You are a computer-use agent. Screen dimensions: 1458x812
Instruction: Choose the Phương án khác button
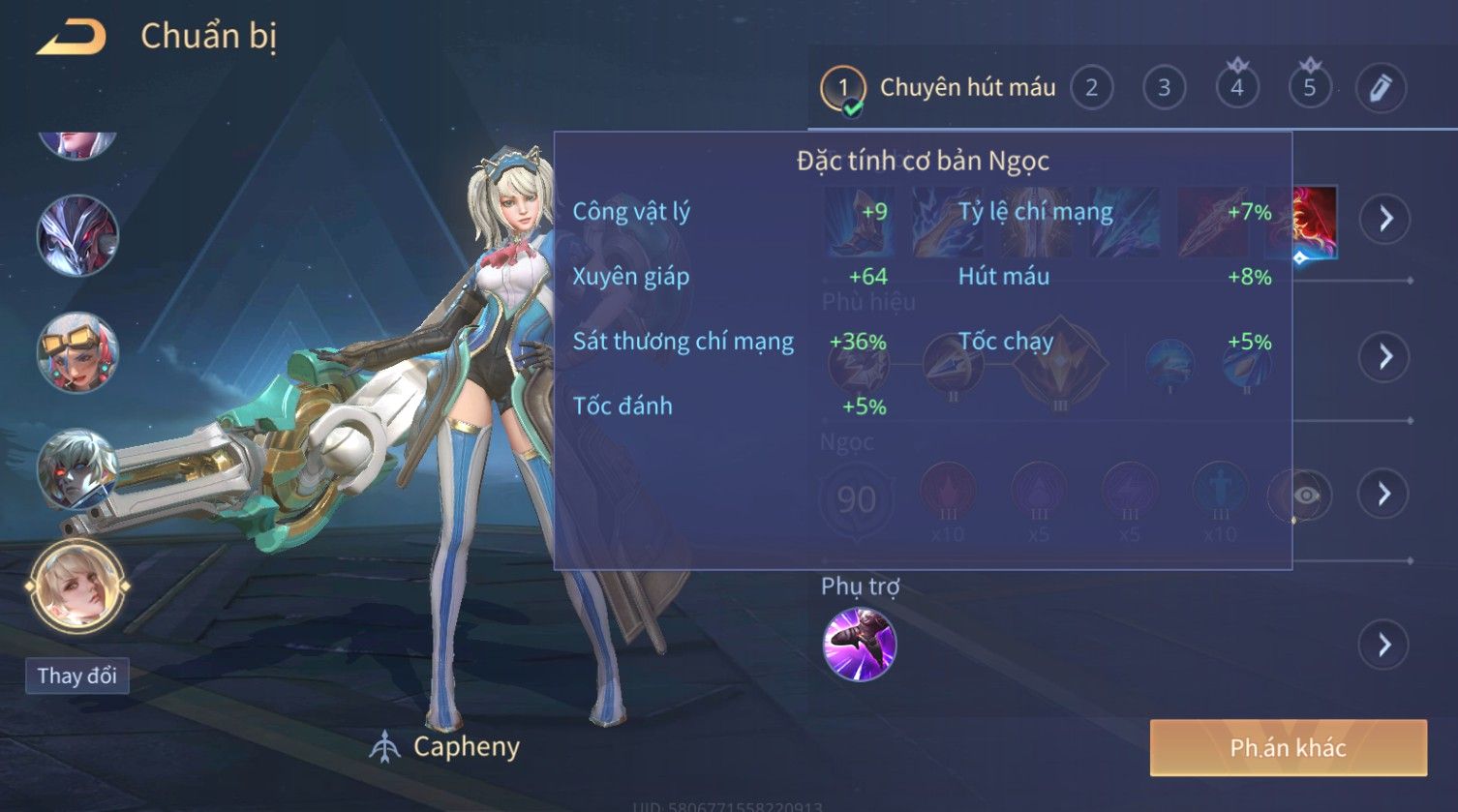coord(1288,747)
